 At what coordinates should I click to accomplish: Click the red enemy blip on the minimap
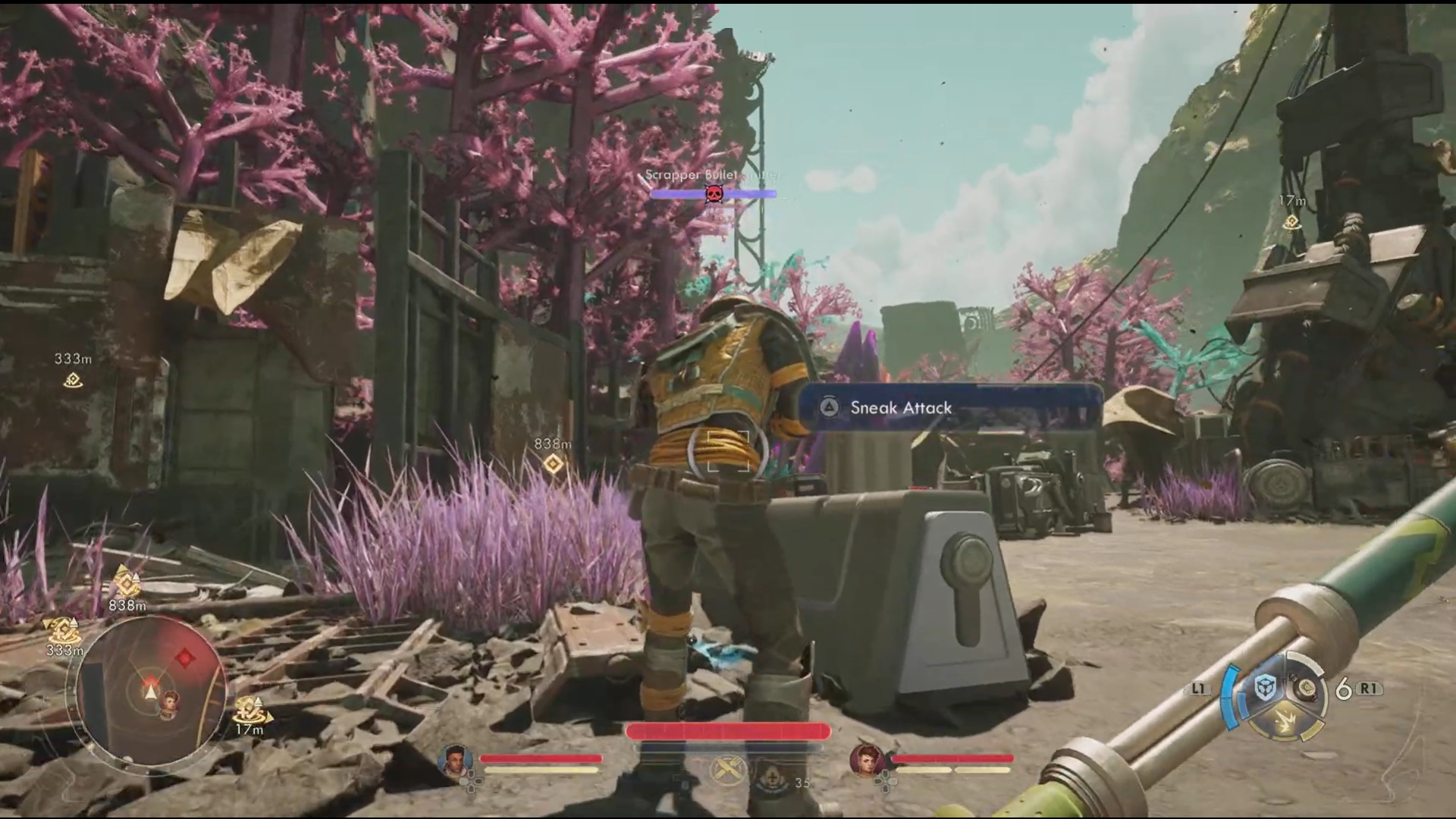(184, 657)
